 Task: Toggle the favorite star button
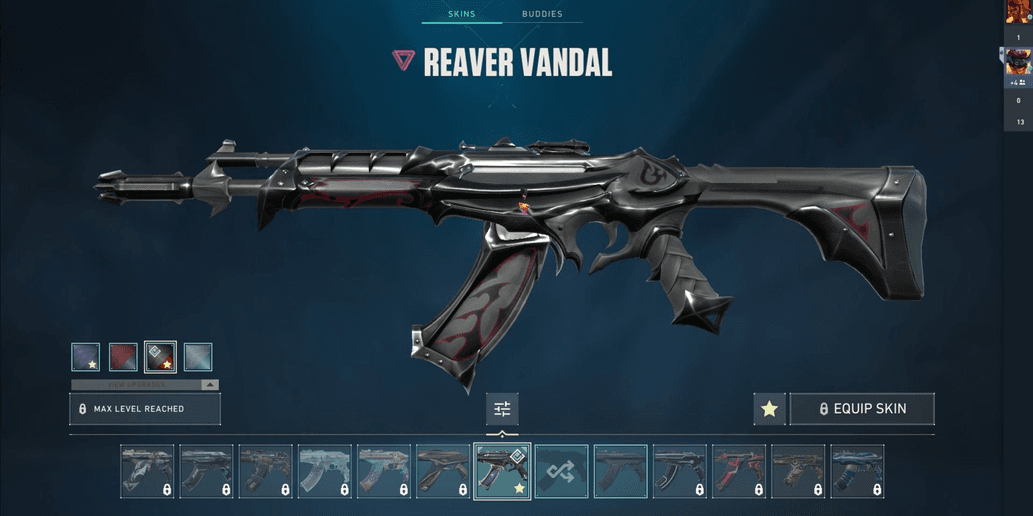point(769,409)
